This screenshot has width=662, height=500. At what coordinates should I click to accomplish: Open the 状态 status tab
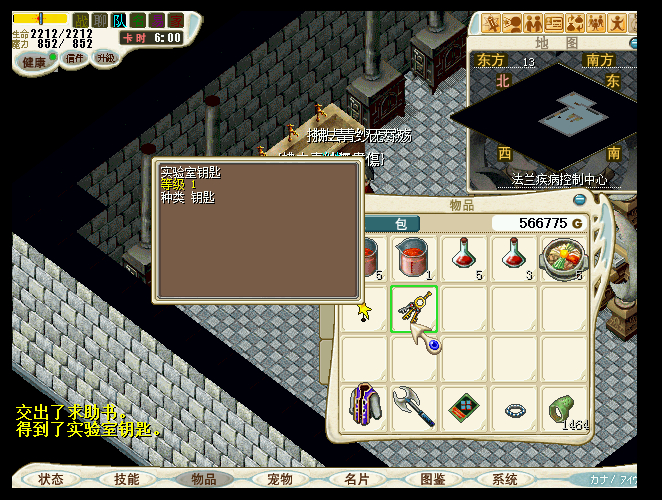51,479
